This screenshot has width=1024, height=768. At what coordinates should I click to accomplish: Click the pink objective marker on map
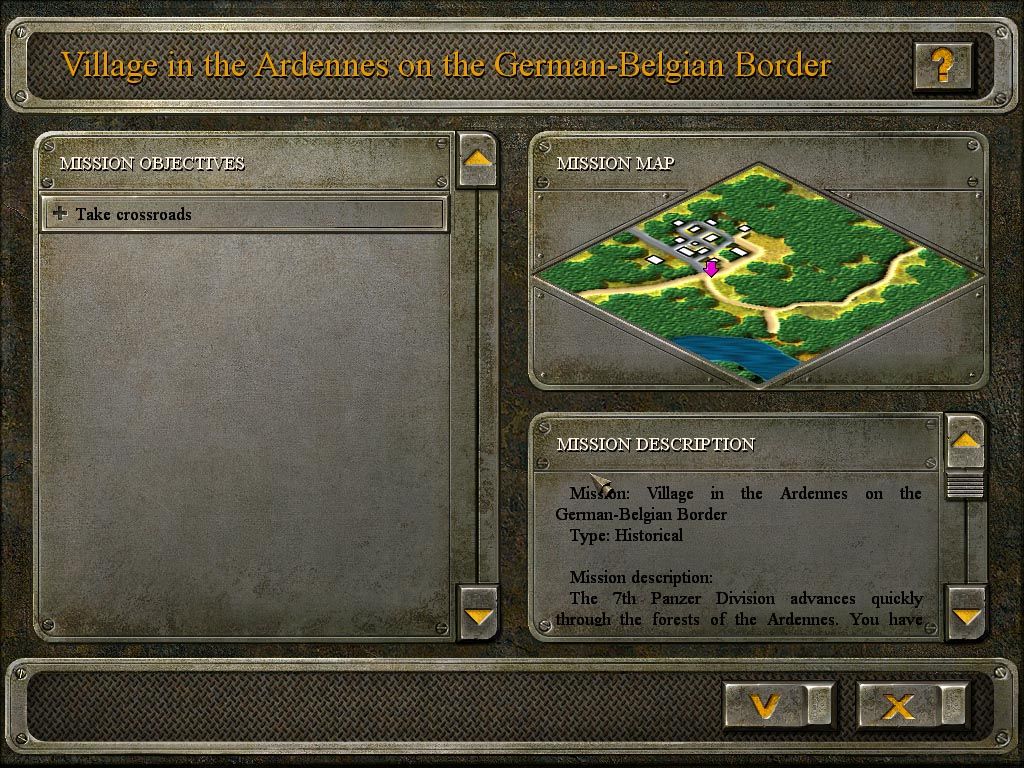tap(711, 267)
